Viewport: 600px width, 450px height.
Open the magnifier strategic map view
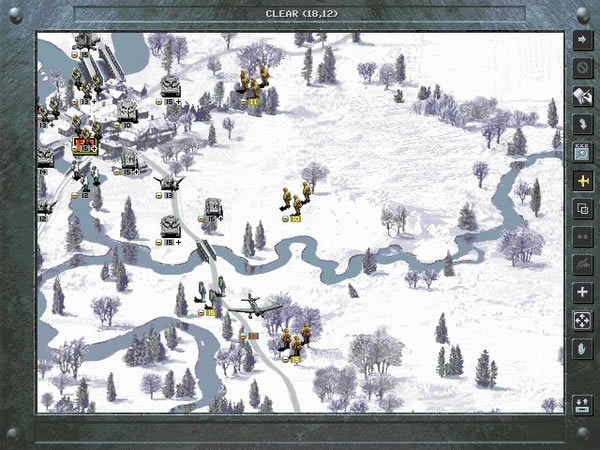[582, 153]
